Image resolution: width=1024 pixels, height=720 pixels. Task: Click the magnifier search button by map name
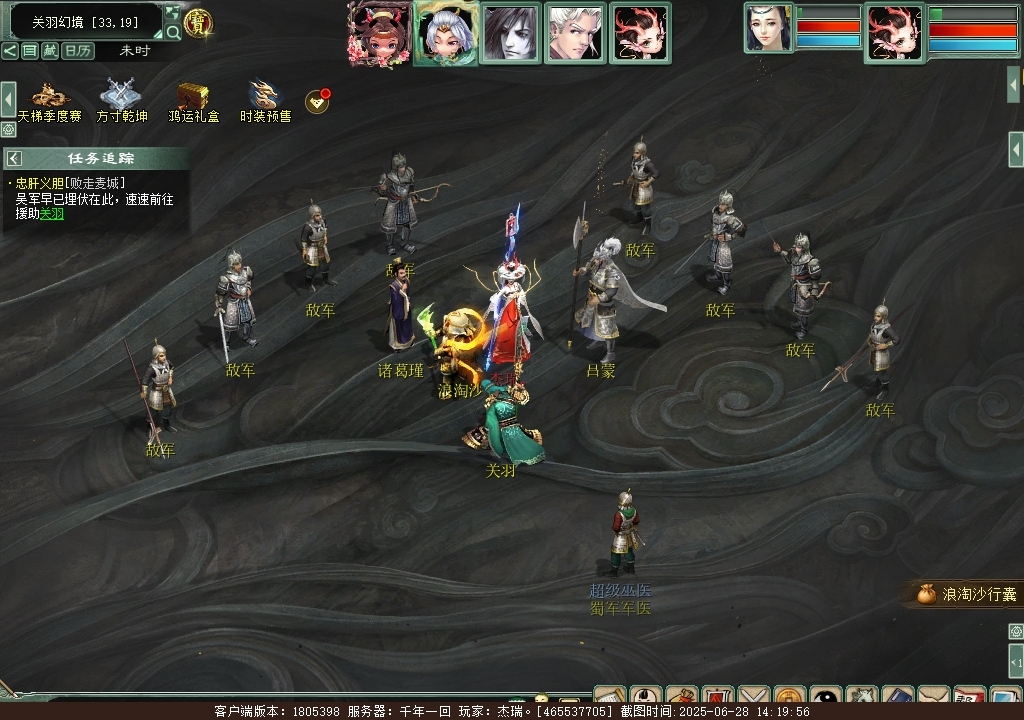point(173,32)
